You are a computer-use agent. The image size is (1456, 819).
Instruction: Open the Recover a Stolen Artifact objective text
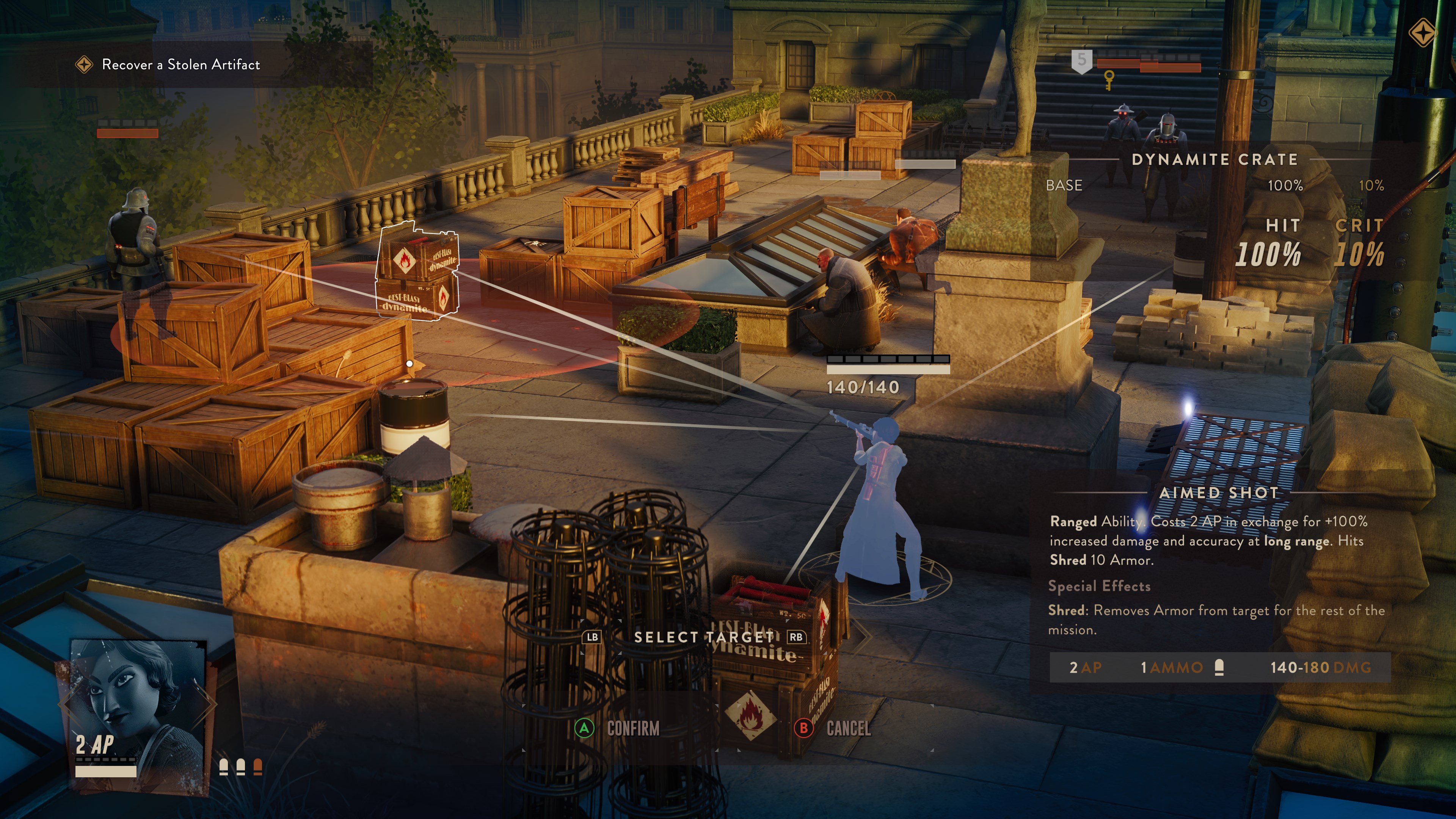pos(180,64)
